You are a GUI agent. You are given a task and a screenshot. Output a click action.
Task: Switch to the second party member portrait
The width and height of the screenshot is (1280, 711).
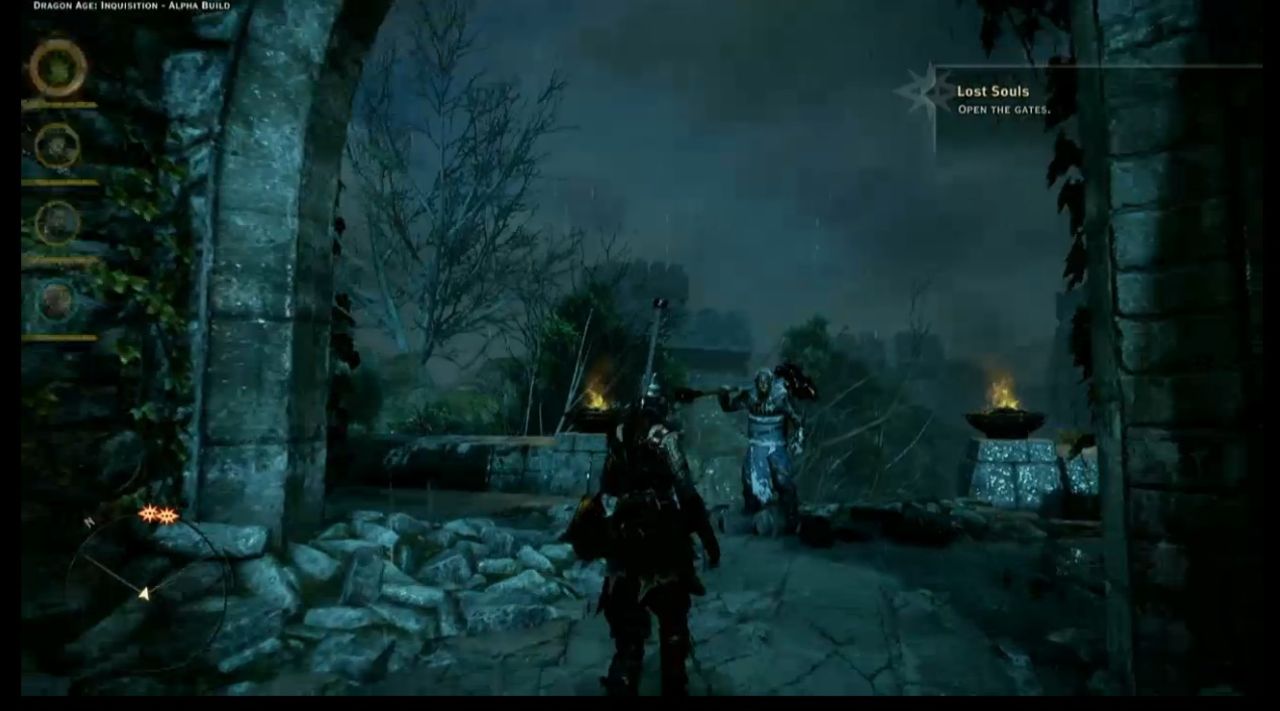coord(57,146)
